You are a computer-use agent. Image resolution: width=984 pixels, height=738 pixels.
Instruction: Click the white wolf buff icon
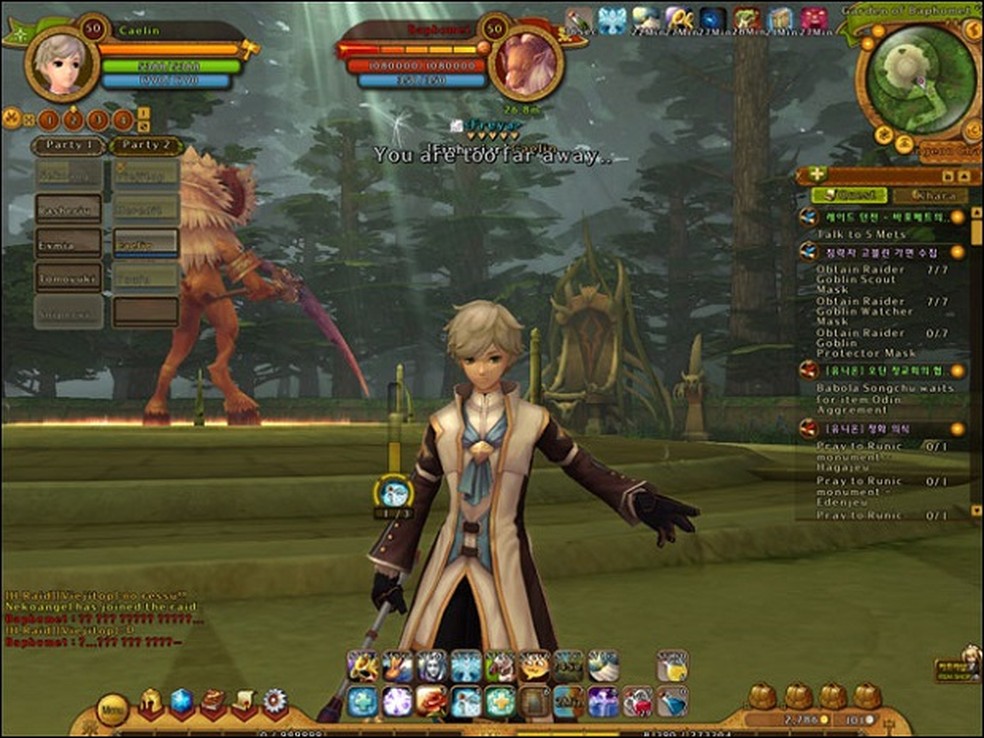(x=612, y=19)
